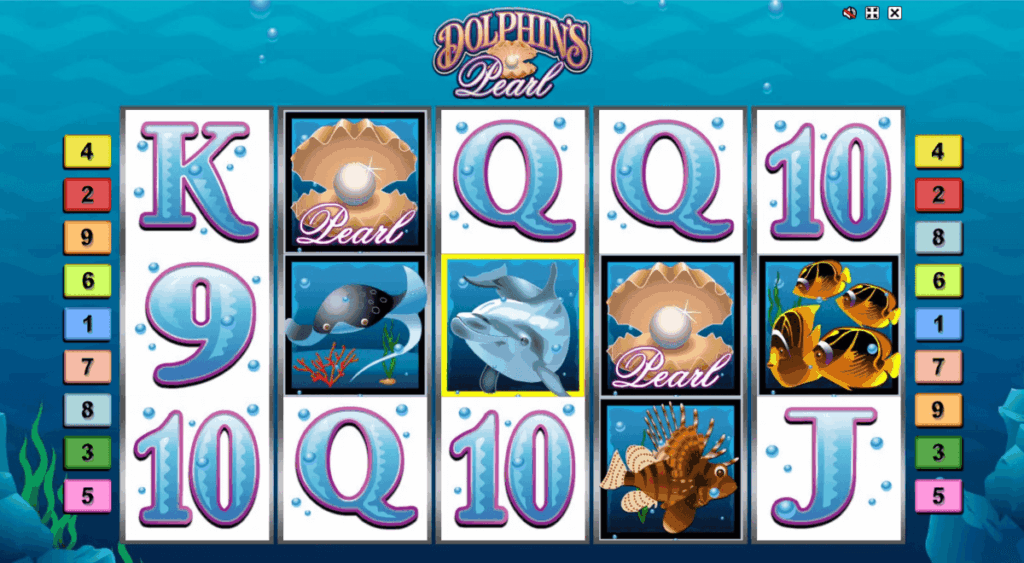Choose the dark green payline 3 marker left of reels

88,452
